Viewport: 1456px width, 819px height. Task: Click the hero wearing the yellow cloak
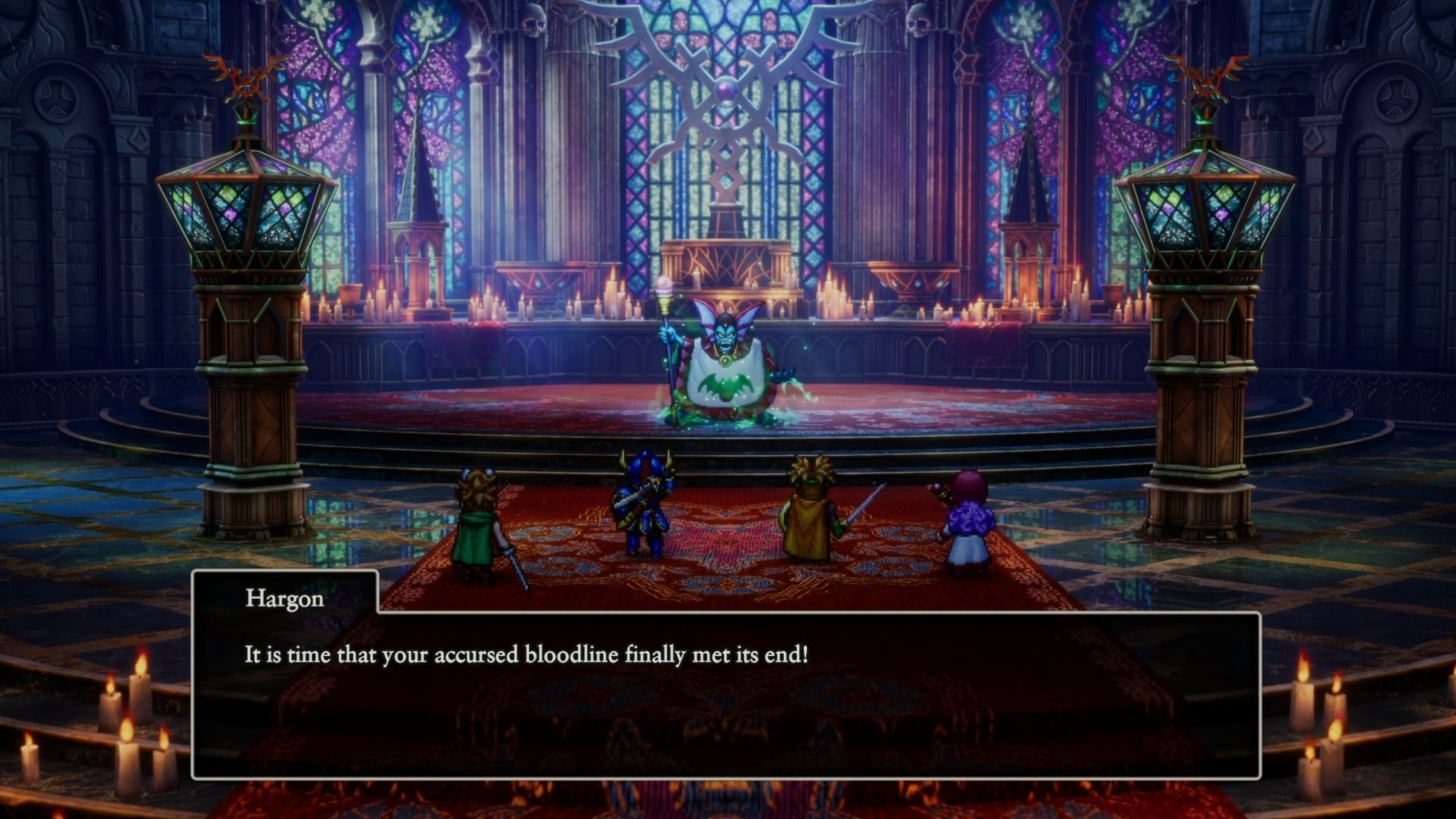808,523
